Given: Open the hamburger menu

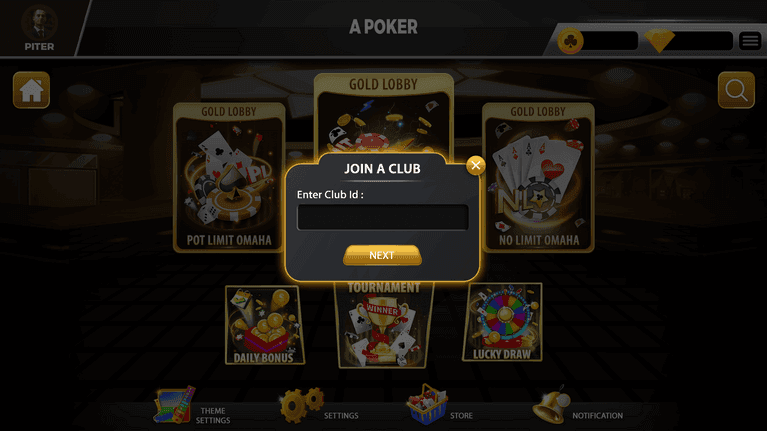Looking at the screenshot, I should pos(749,41).
